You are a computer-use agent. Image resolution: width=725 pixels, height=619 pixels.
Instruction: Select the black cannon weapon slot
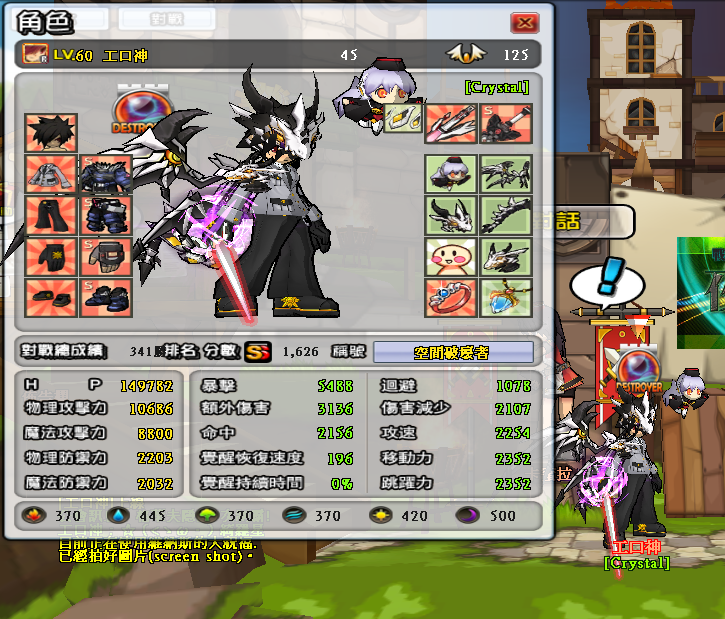coord(505,124)
